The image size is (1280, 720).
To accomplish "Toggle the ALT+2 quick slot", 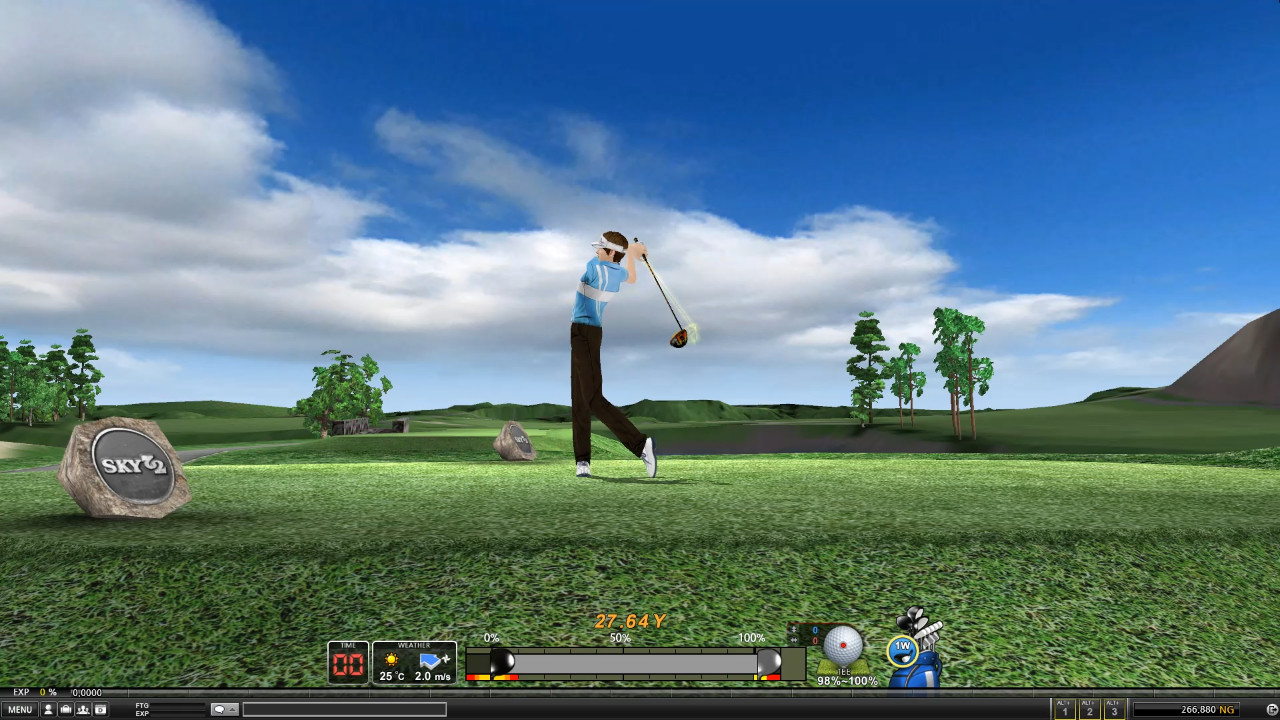I will (x=1089, y=709).
